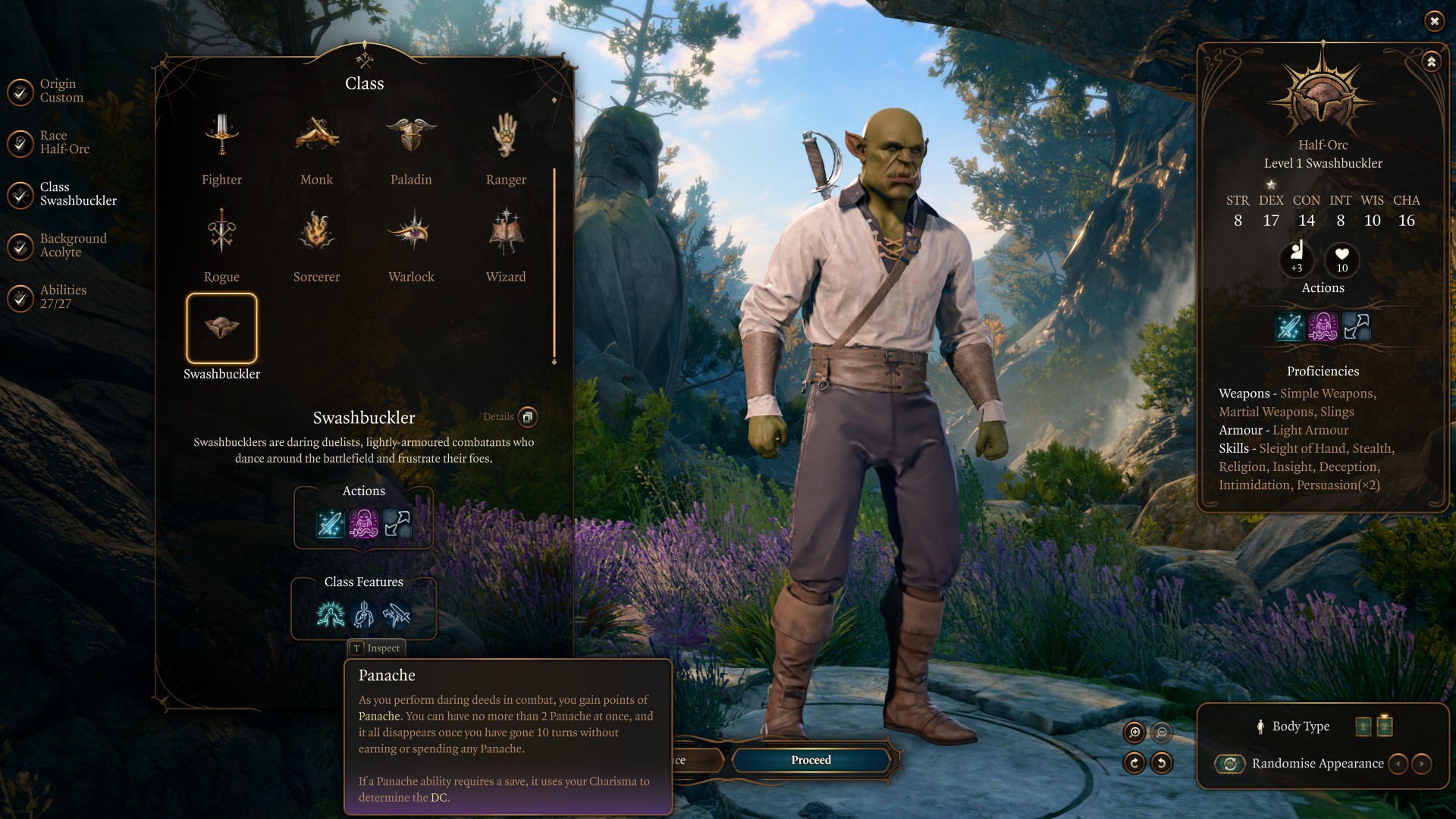The image size is (1456, 819).
Task: Zoom in on the character preview
Action: click(x=1134, y=732)
